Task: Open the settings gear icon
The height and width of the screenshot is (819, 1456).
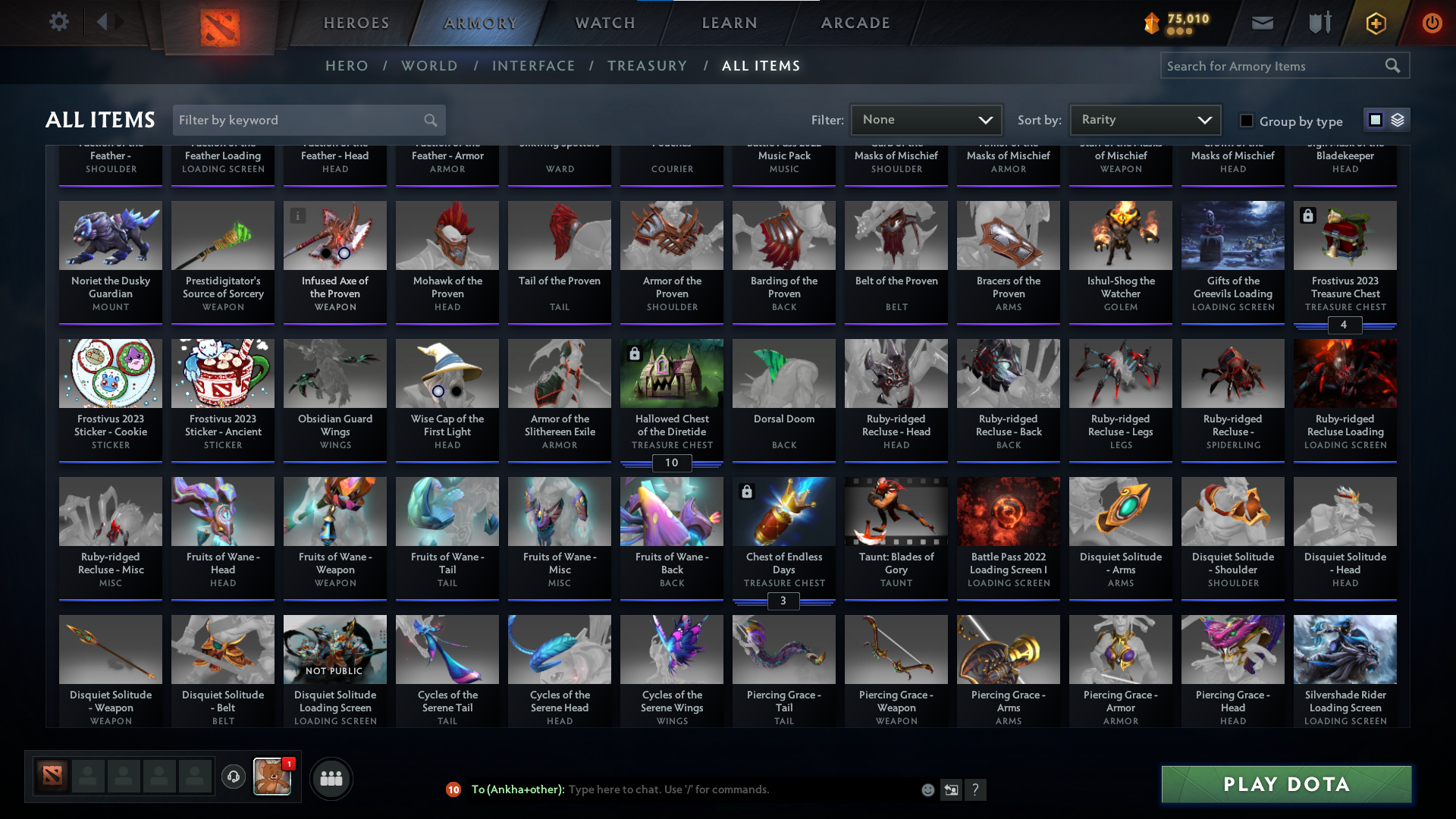Action: (x=59, y=22)
